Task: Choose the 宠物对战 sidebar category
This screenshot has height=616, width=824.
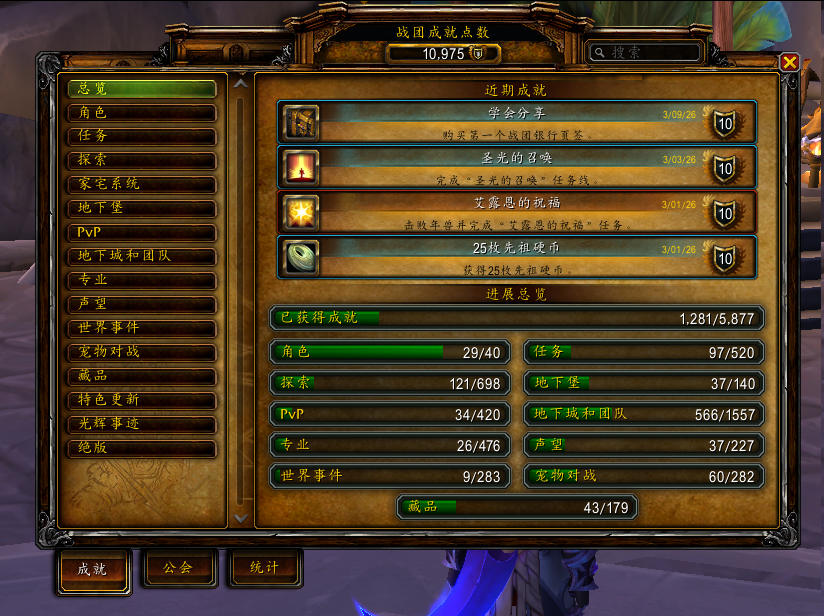Action: (141, 352)
